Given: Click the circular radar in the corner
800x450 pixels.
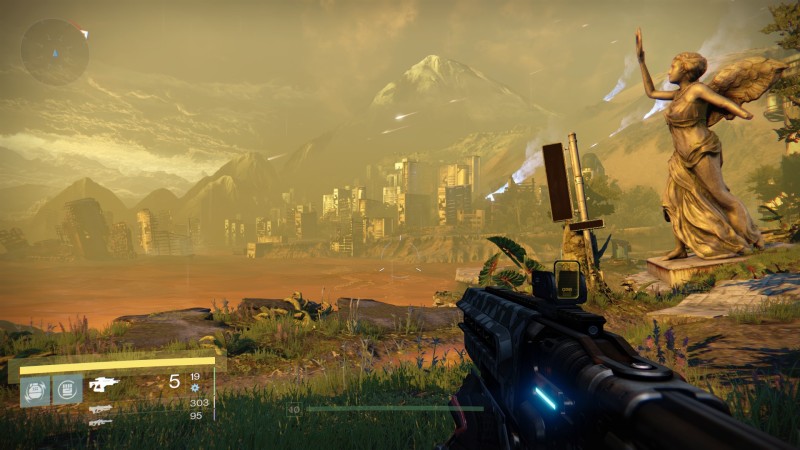Looking at the screenshot, I should (55, 51).
